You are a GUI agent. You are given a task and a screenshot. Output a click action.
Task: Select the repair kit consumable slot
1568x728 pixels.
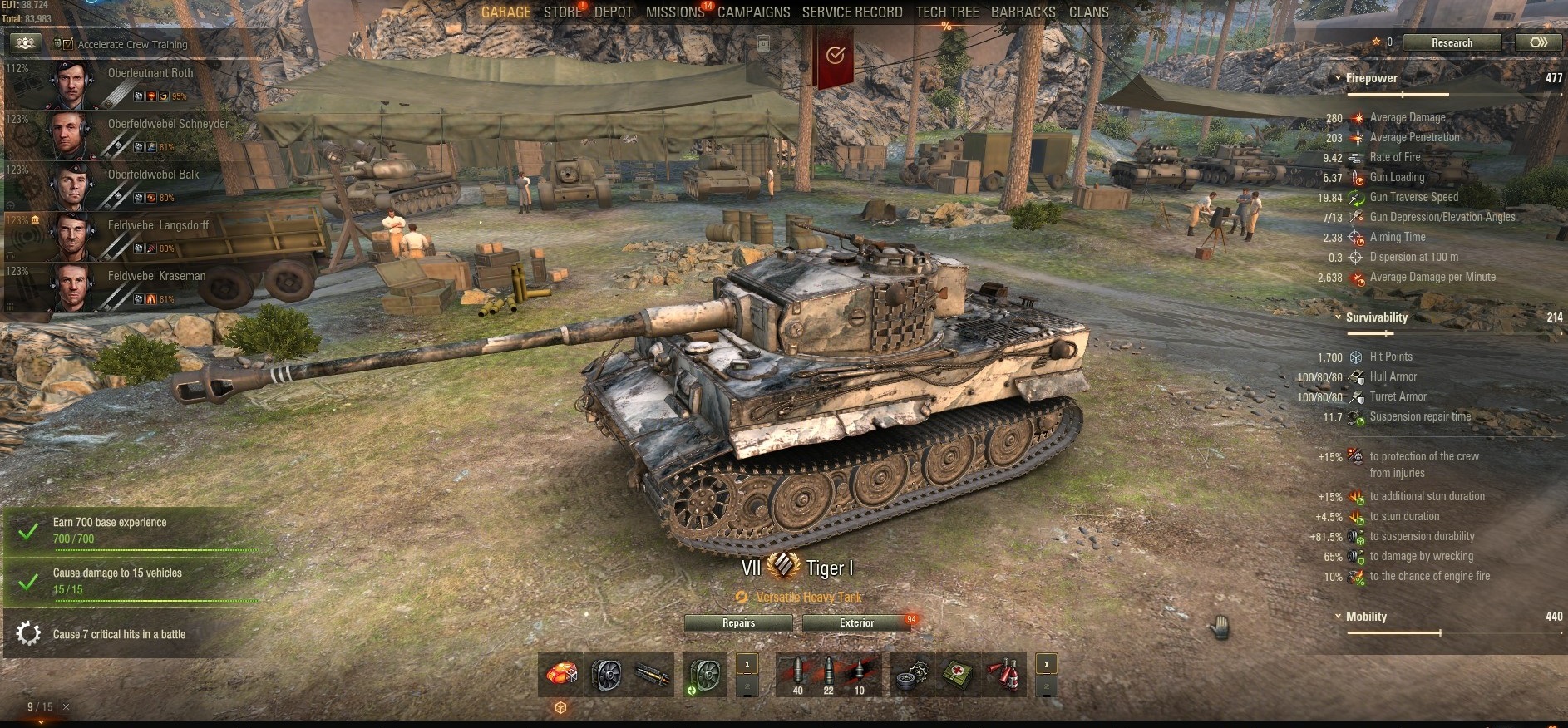click(x=912, y=675)
